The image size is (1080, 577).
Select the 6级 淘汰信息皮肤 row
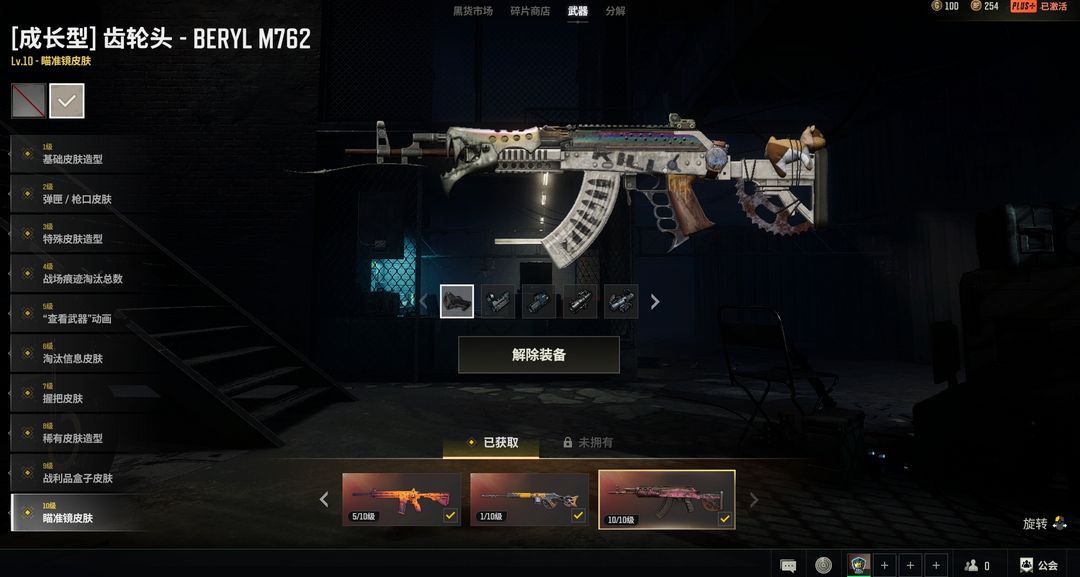[75, 354]
